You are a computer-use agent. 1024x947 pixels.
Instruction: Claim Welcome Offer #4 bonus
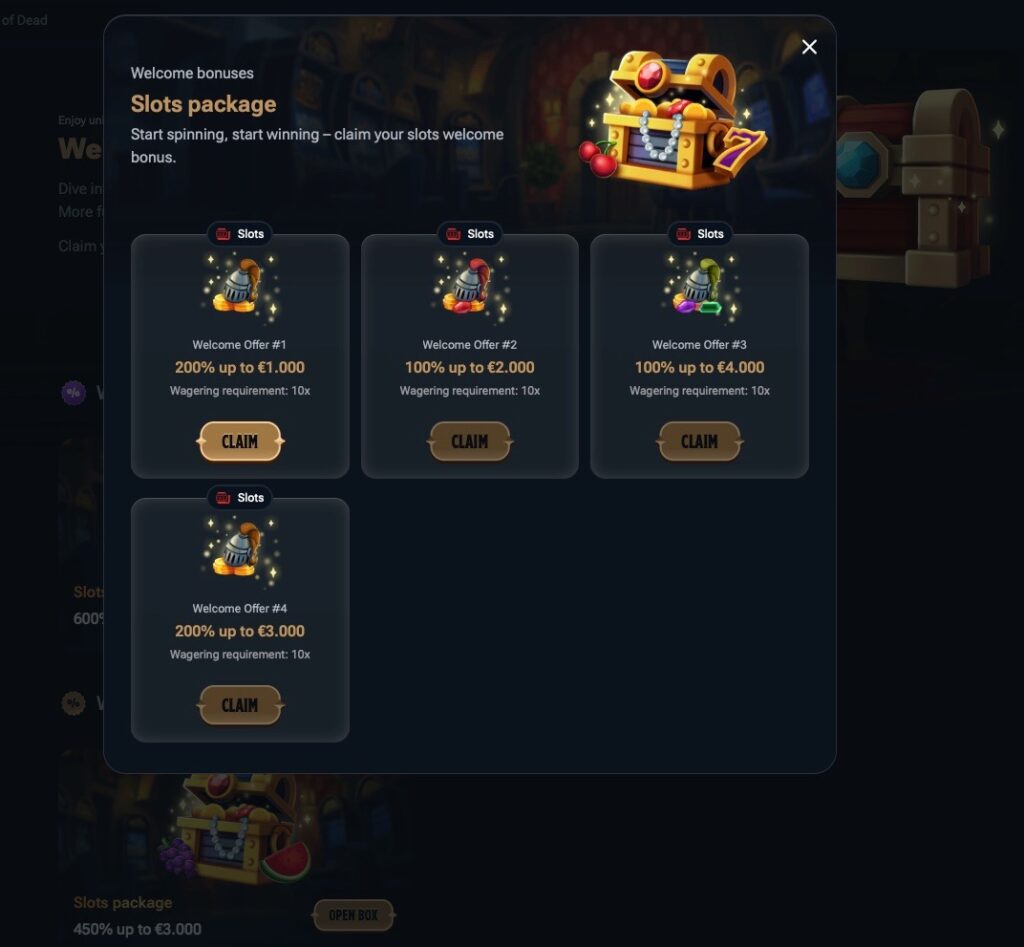(240, 705)
